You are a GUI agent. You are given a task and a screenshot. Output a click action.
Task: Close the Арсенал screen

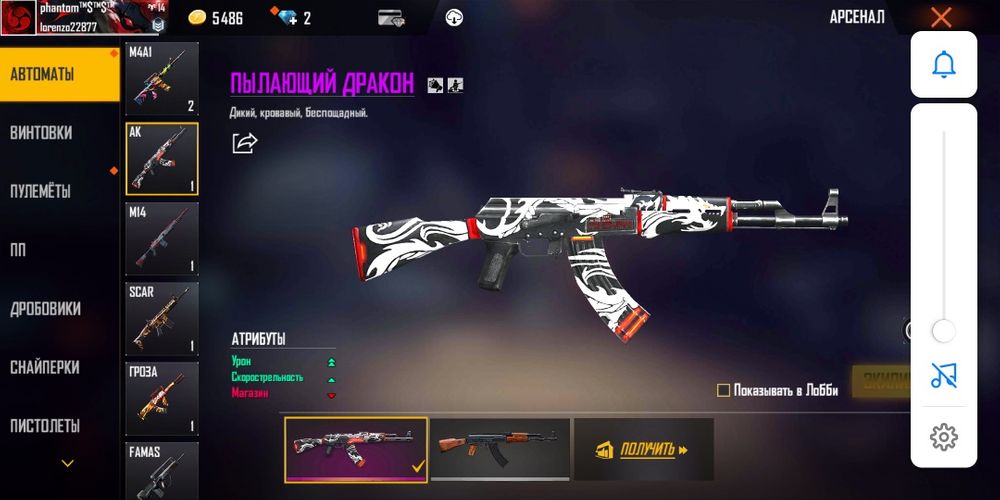[941, 17]
